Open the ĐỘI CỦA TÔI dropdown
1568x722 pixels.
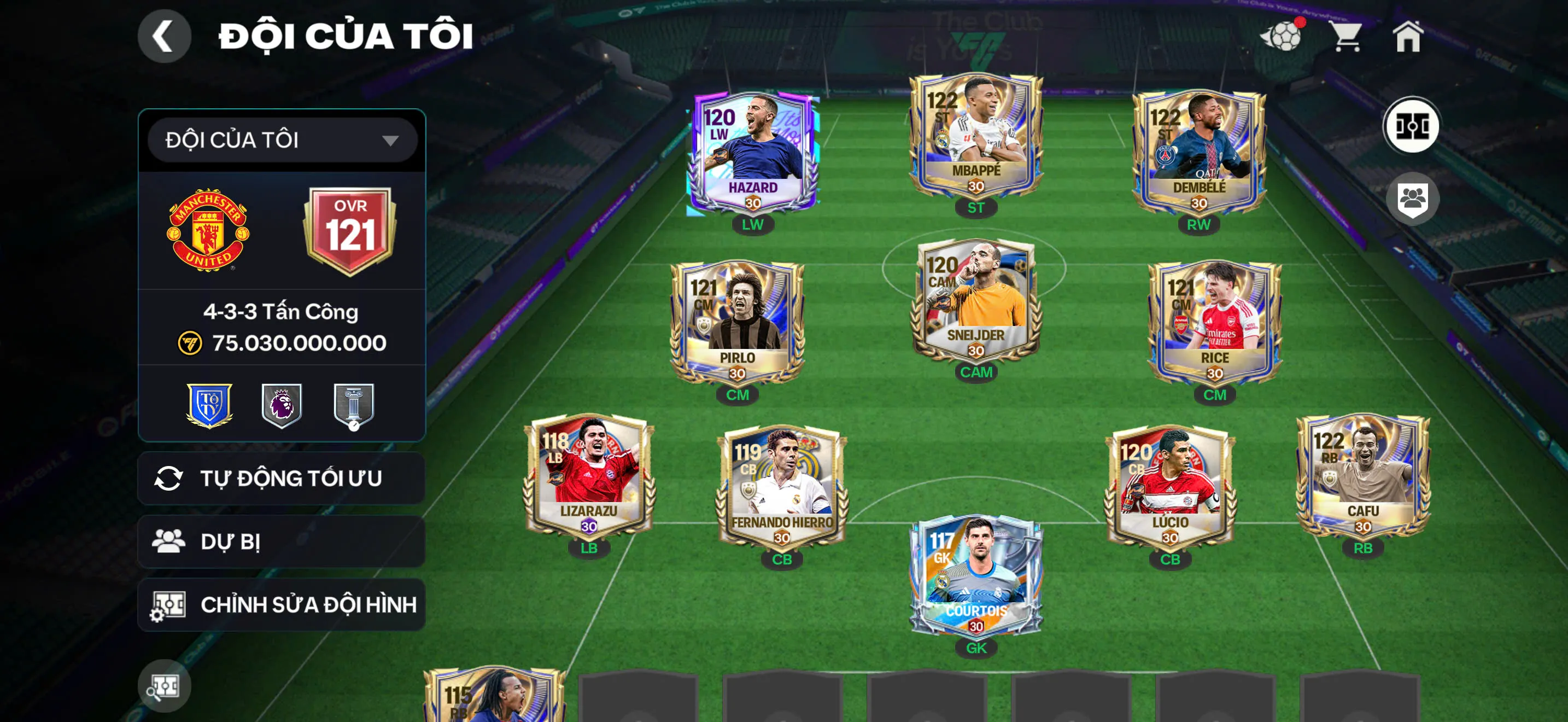[x=282, y=141]
